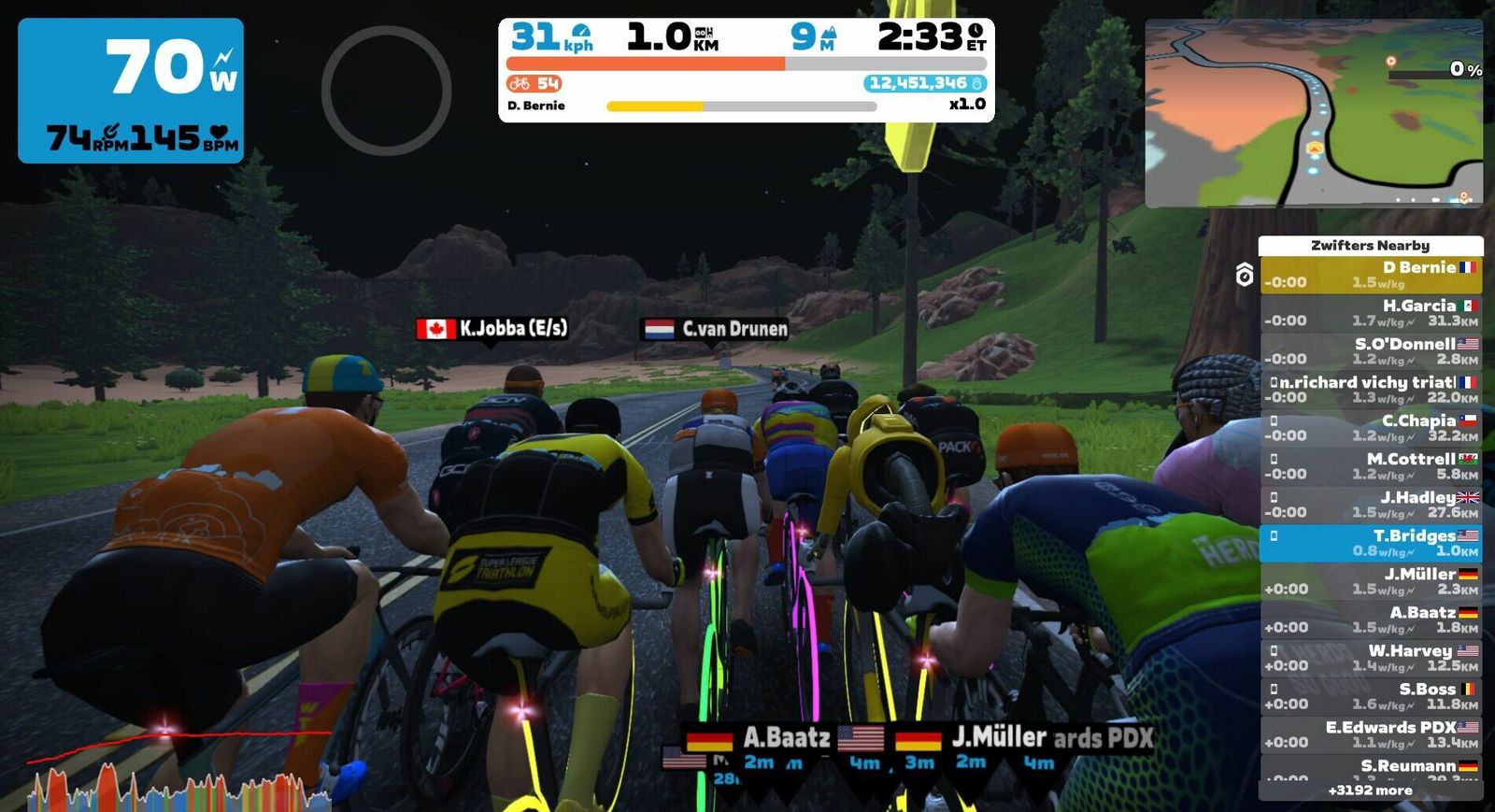
Task: Click the Zwifters Nearby header
Action: (x=1370, y=246)
